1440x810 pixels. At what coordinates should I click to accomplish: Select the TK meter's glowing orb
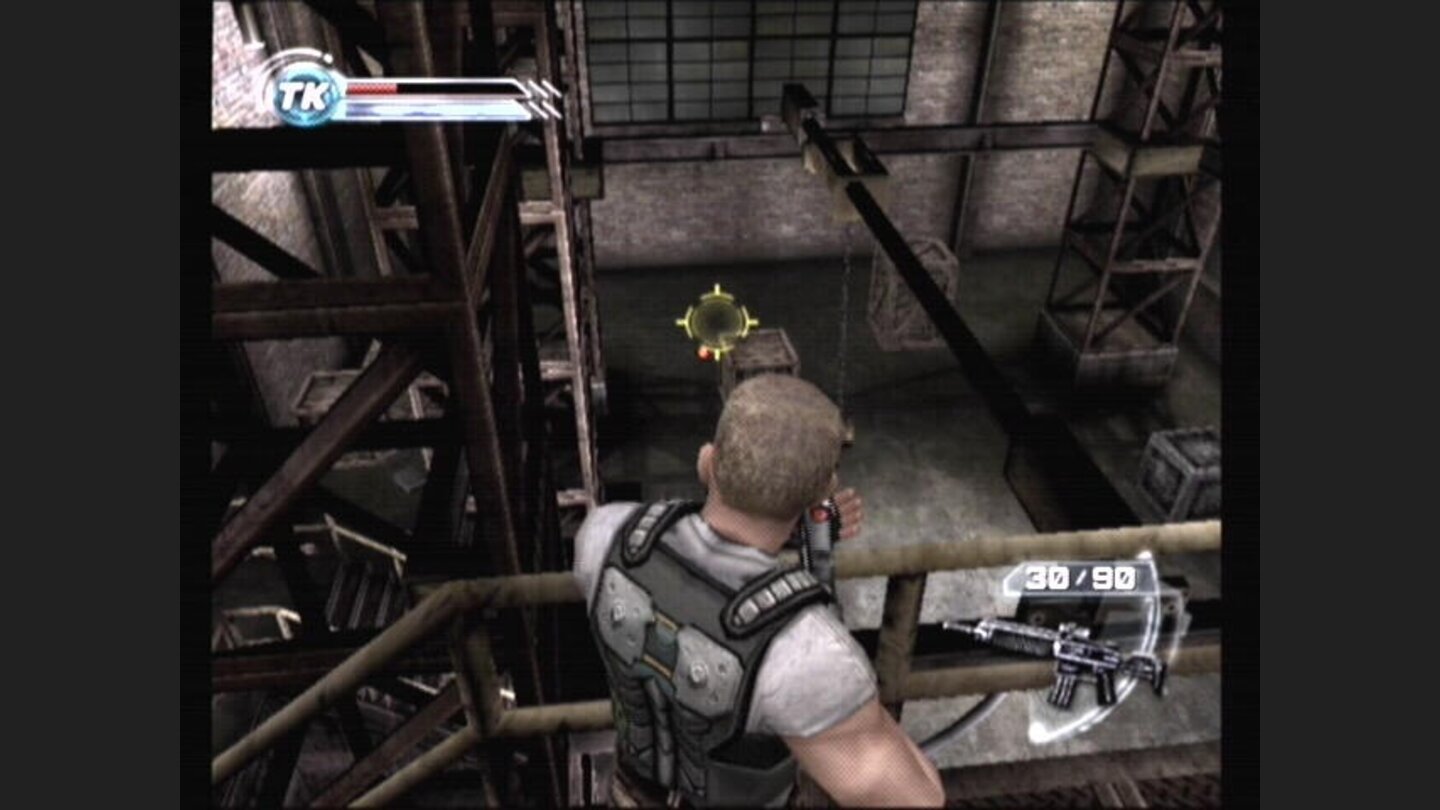(x=305, y=95)
